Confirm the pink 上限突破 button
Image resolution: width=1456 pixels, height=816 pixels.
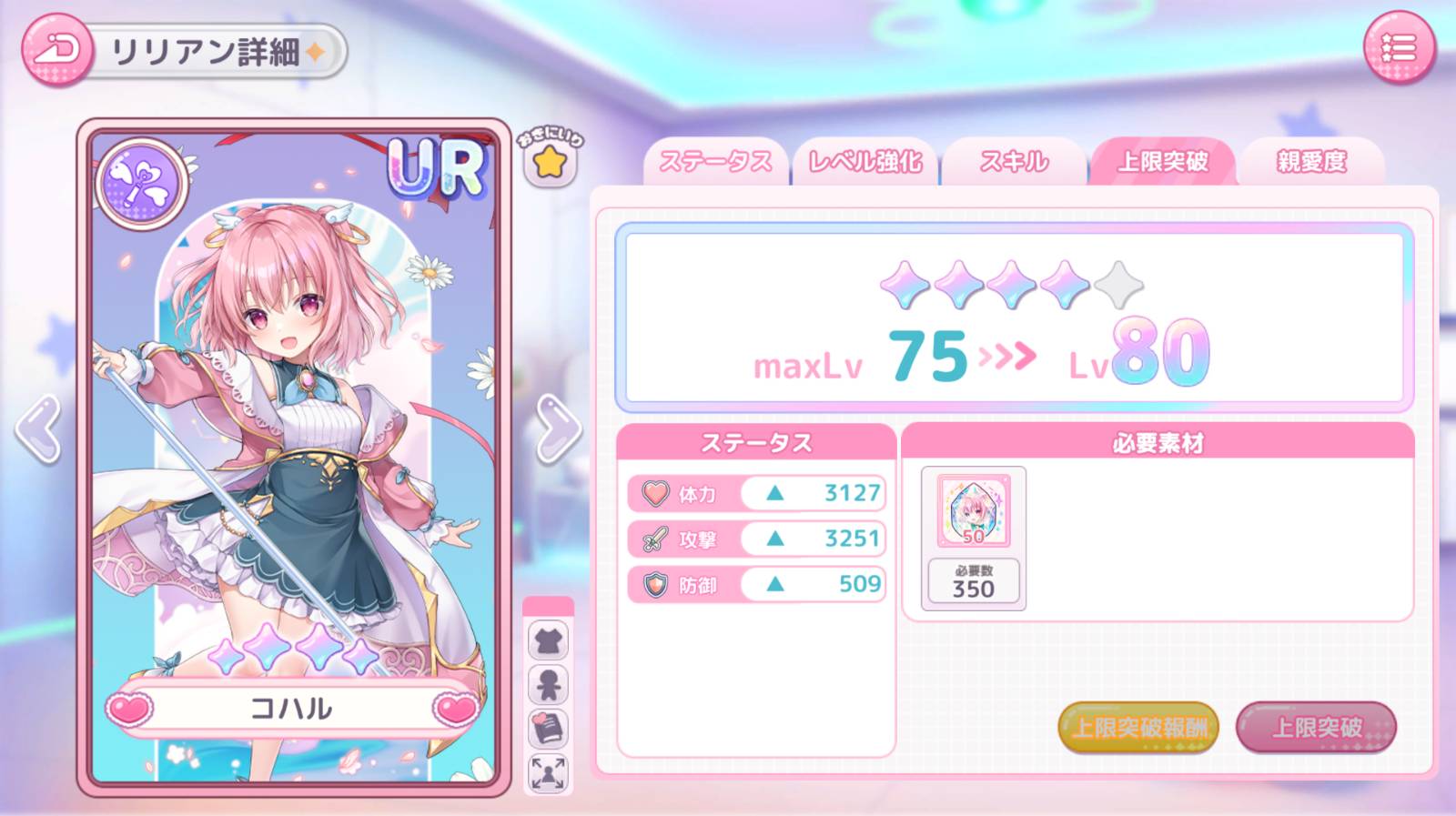[1316, 727]
